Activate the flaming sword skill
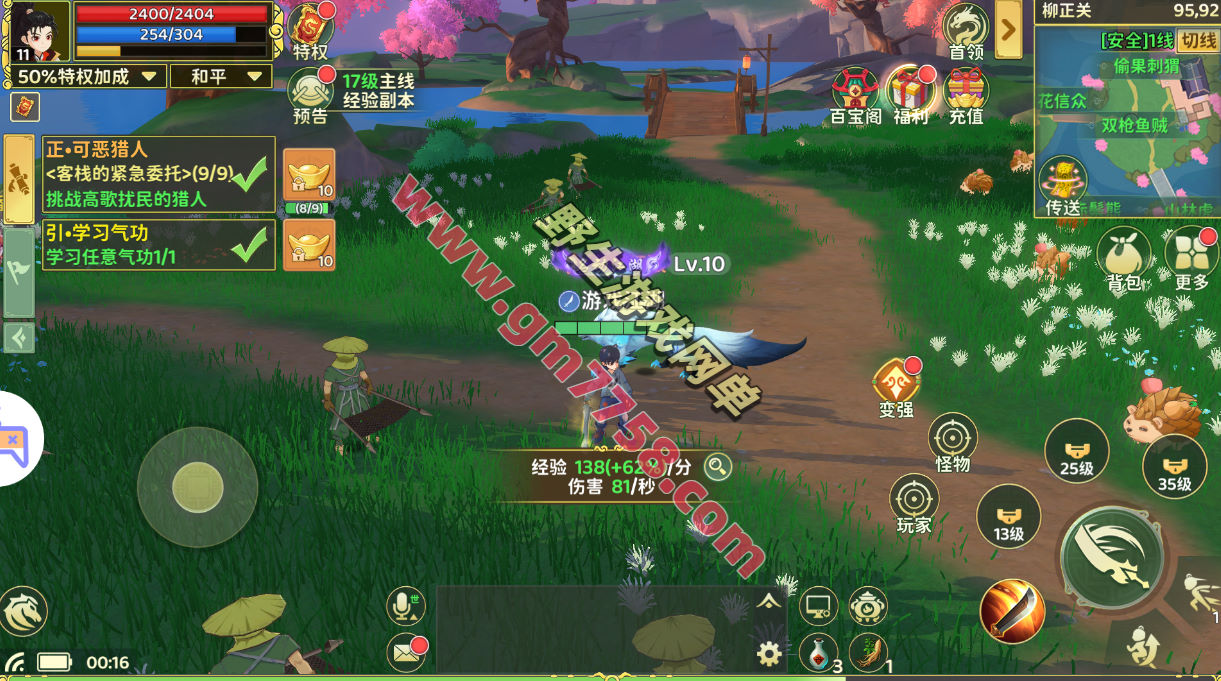1221x681 pixels. 1011,610
